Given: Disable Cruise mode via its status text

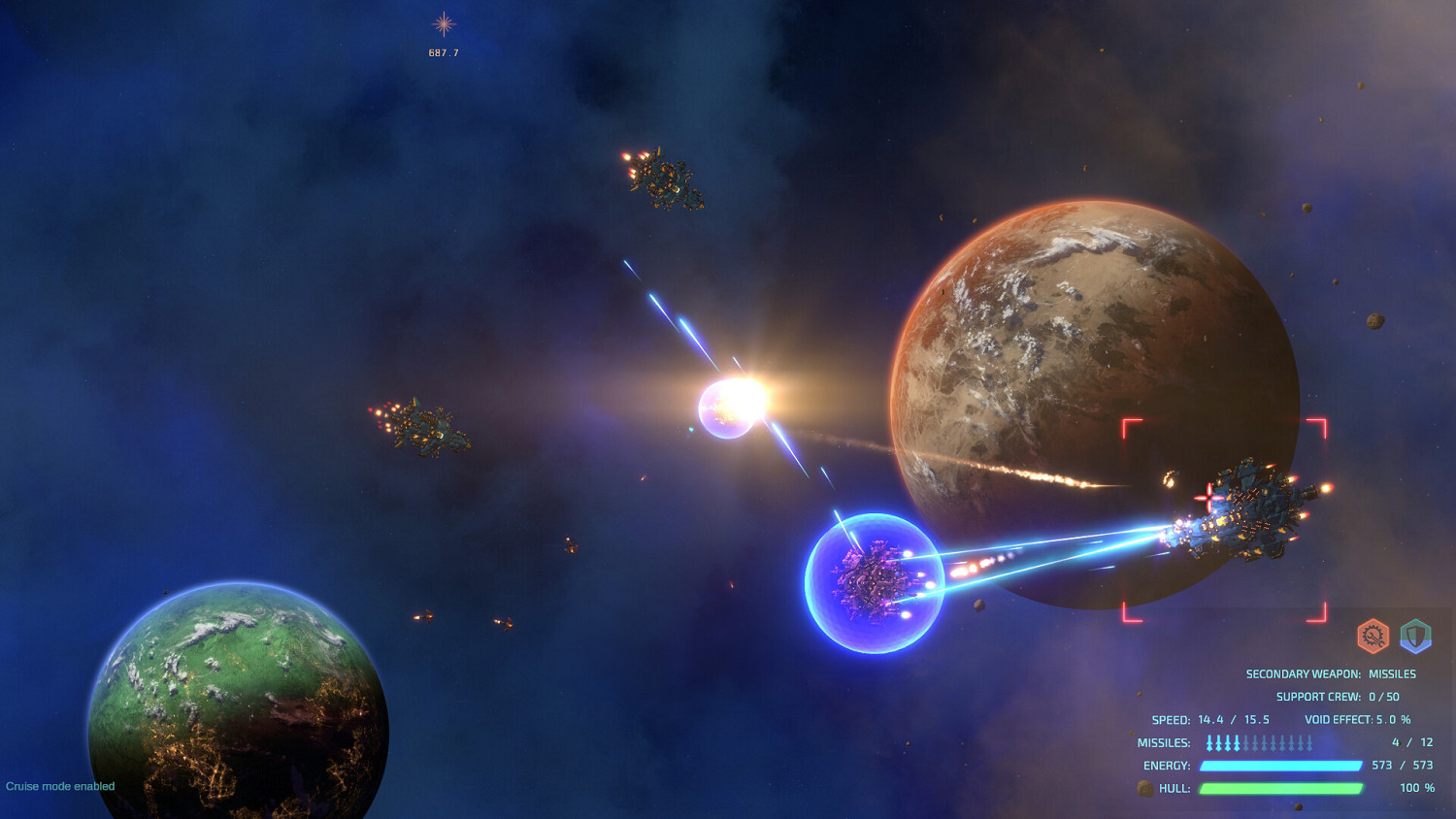Looking at the screenshot, I should pos(58,786).
